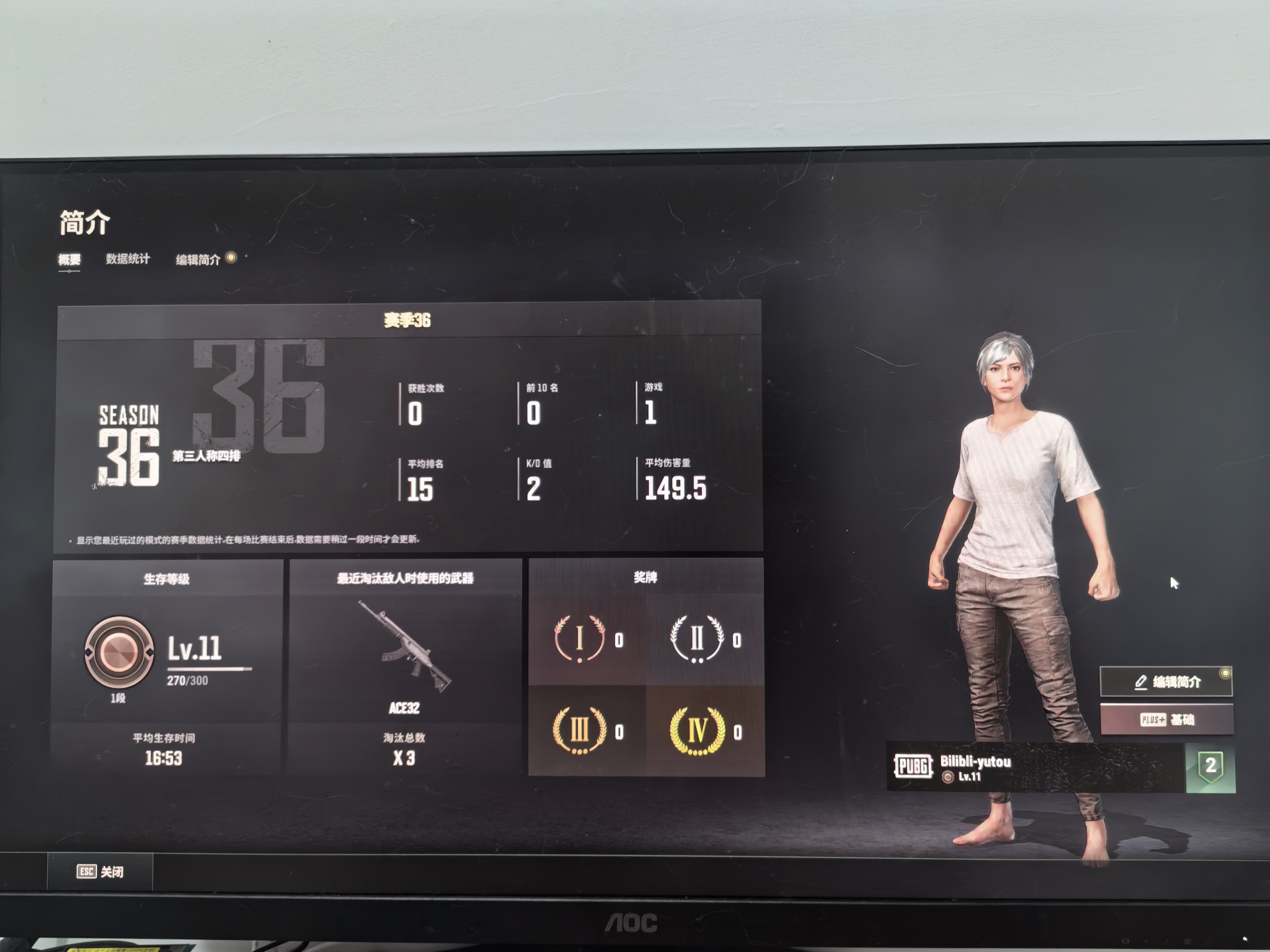This screenshot has width=1270, height=952.
Task: Click the green level 2 badge
Action: click(x=1210, y=767)
